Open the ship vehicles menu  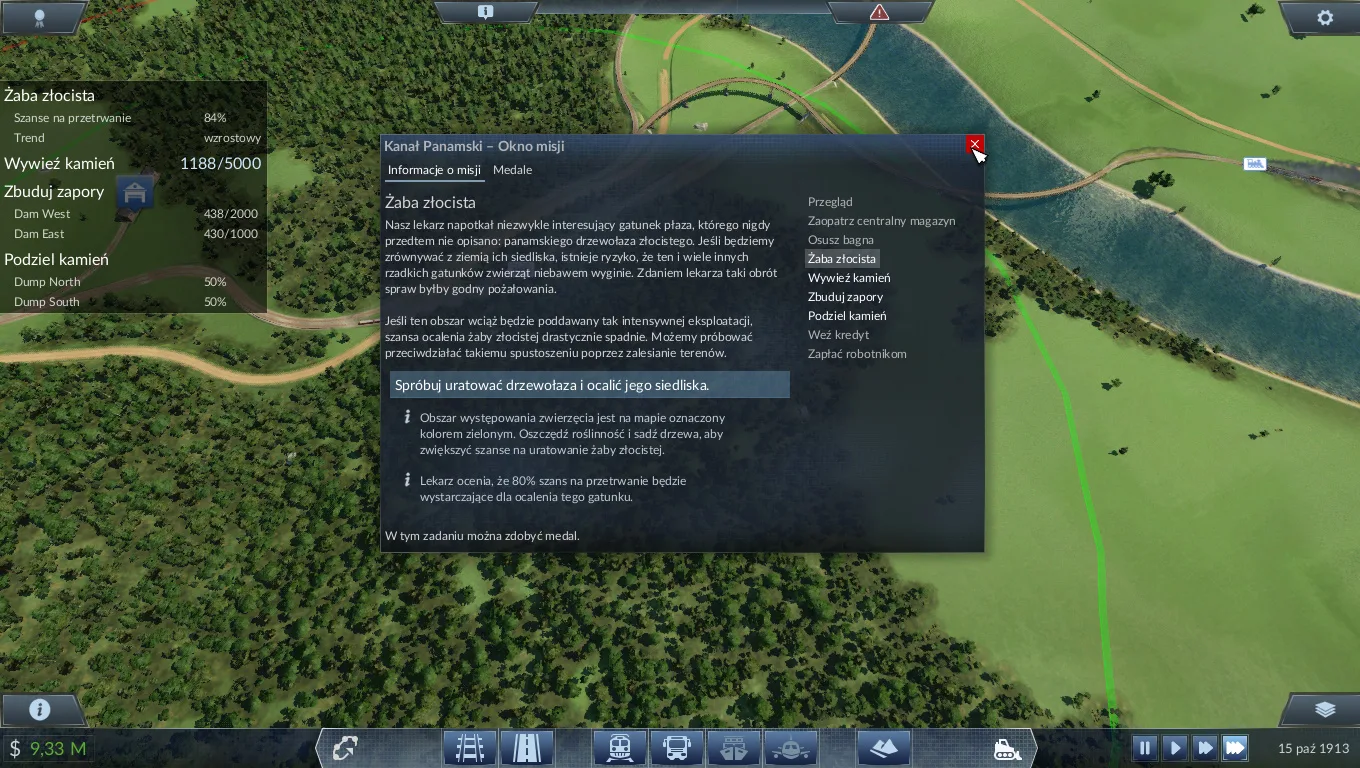734,748
